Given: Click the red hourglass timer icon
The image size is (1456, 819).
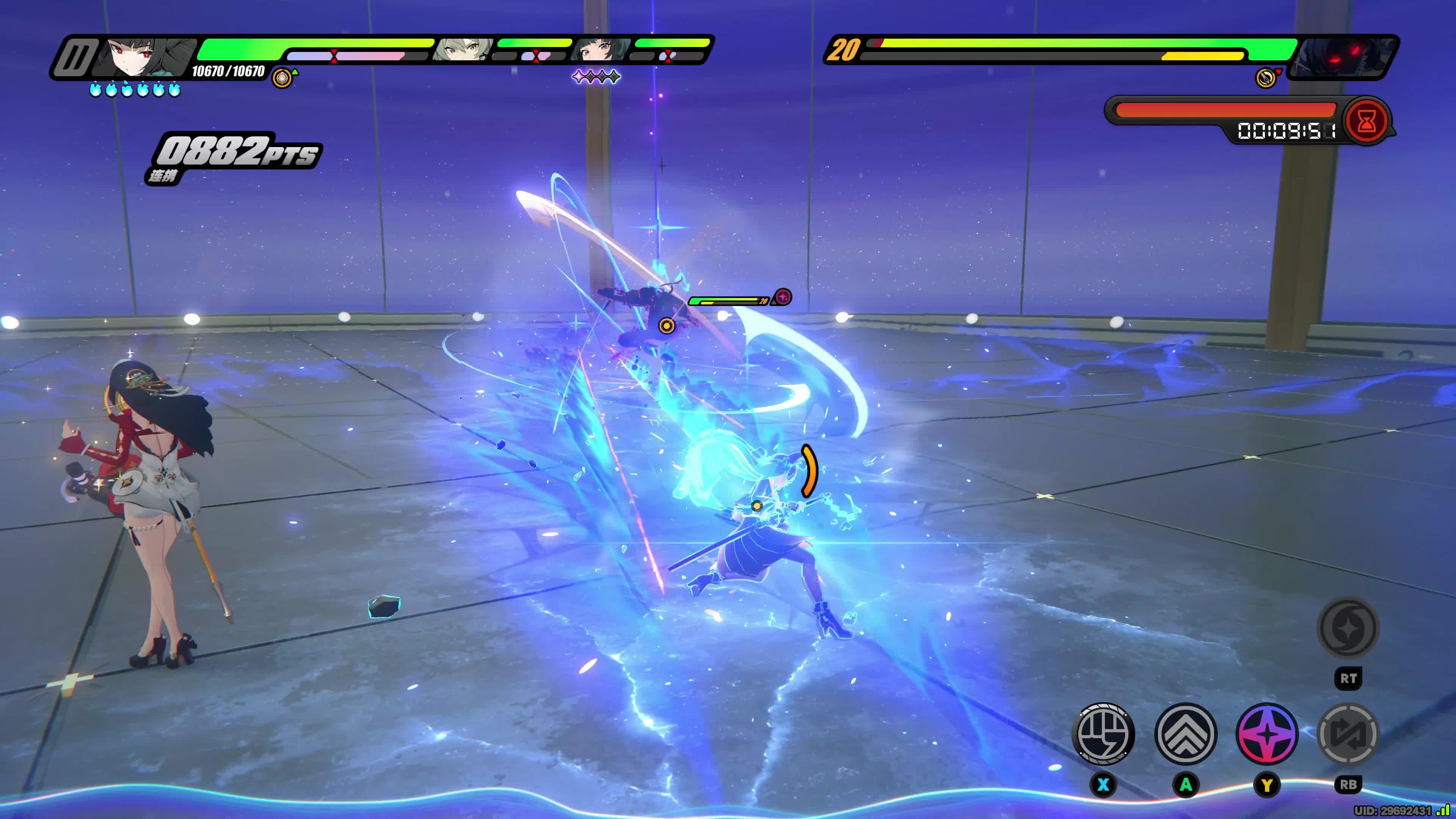Looking at the screenshot, I should (1366, 121).
